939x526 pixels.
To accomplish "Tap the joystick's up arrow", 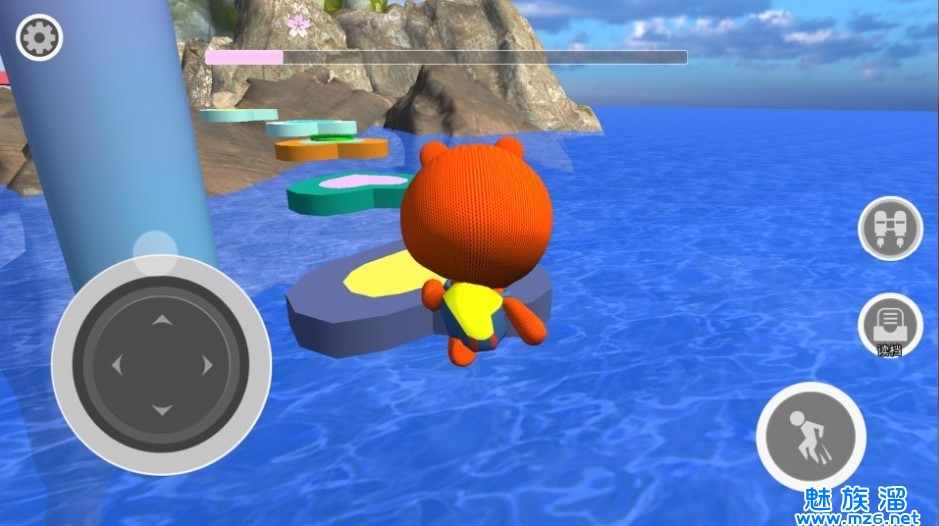I will tap(162, 320).
